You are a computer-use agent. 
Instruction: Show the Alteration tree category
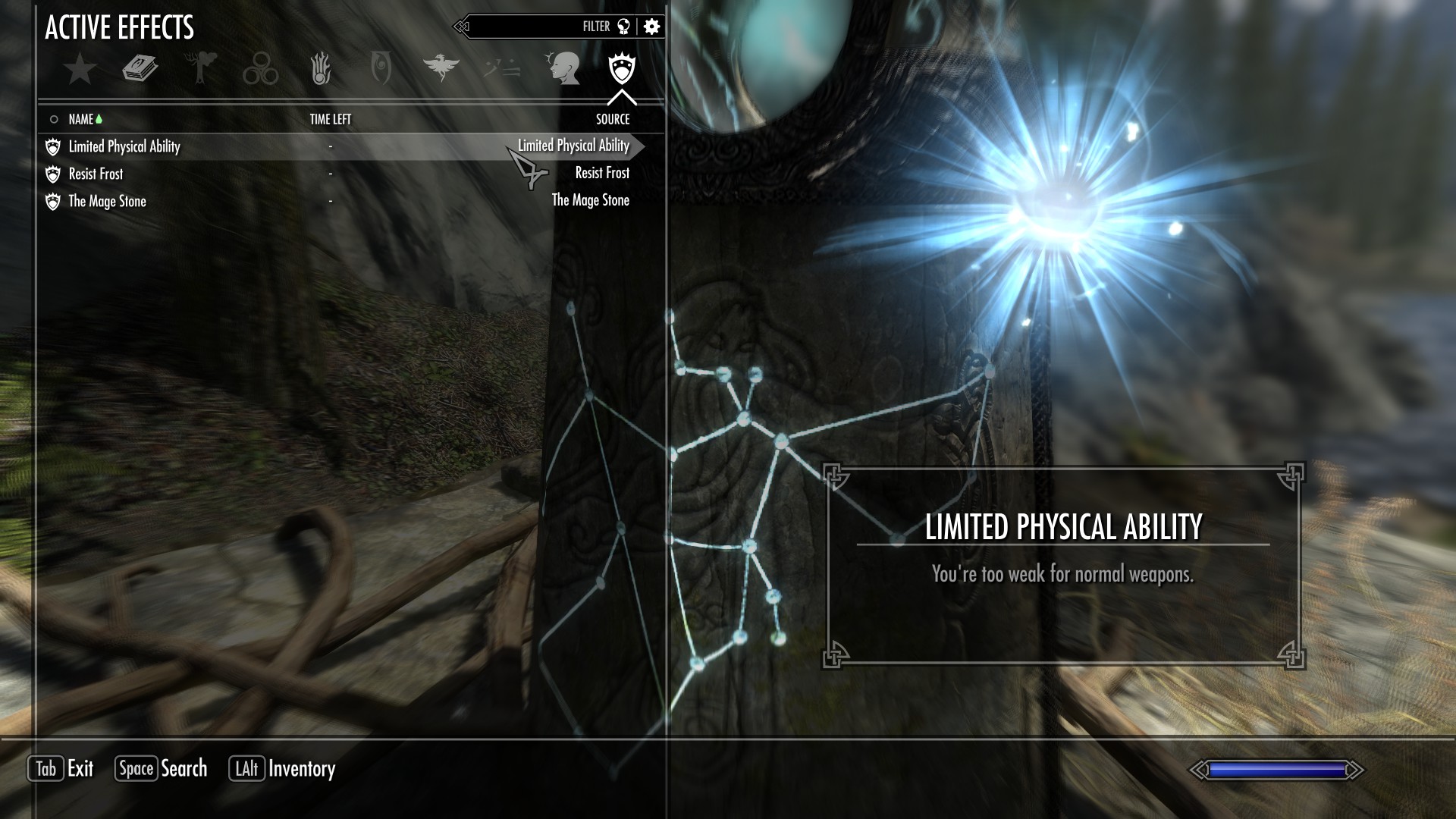tap(201, 69)
